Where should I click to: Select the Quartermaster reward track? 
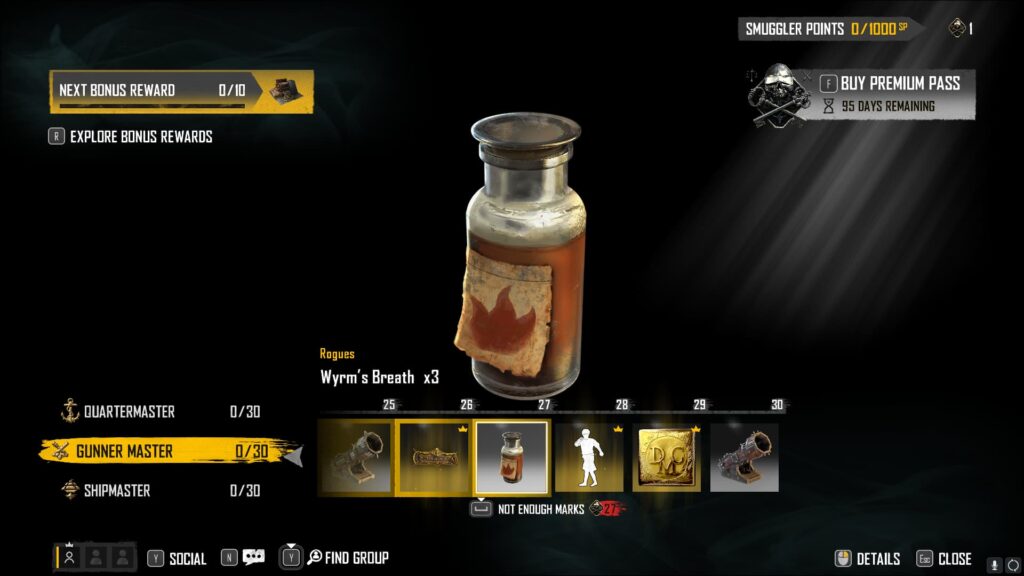[128, 412]
